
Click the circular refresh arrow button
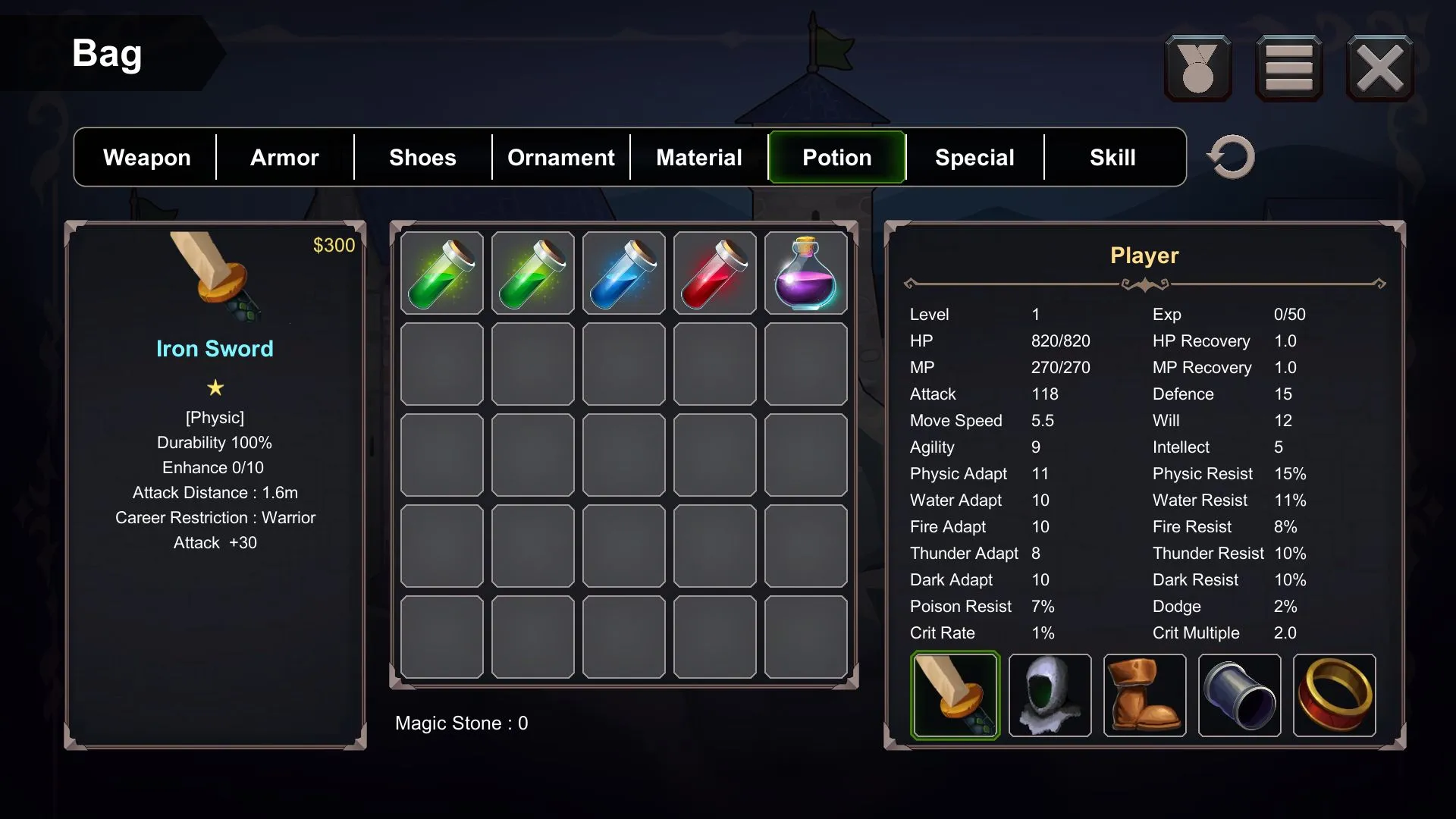pyautogui.click(x=1231, y=157)
